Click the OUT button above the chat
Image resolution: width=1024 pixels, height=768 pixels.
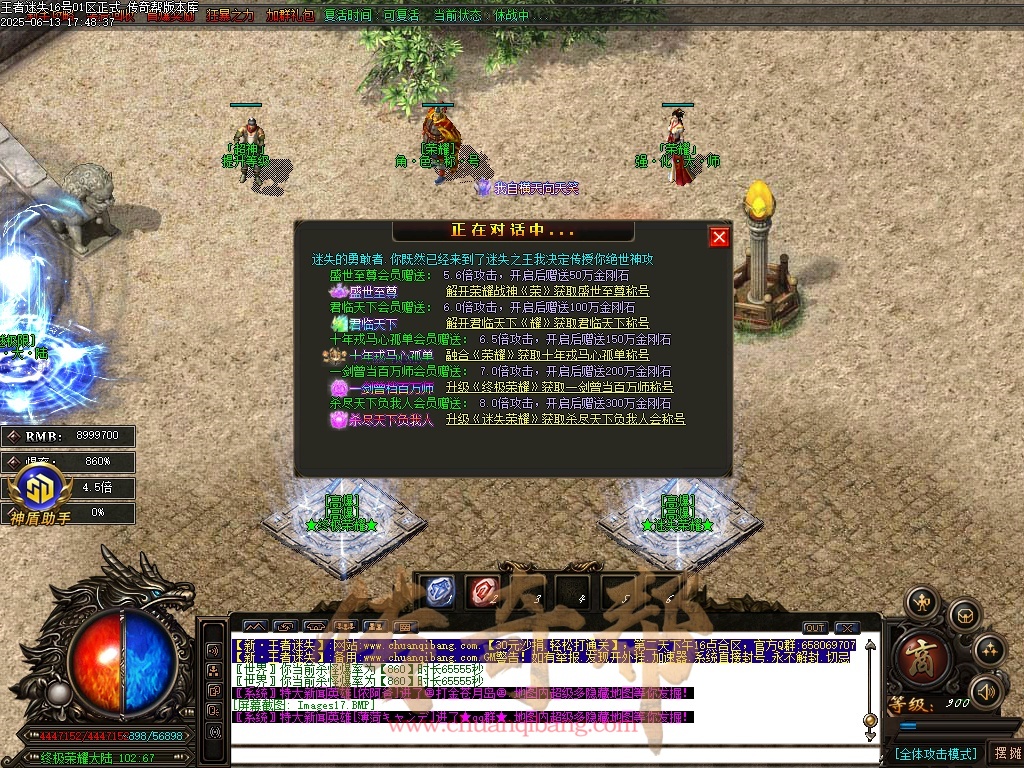(x=815, y=628)
